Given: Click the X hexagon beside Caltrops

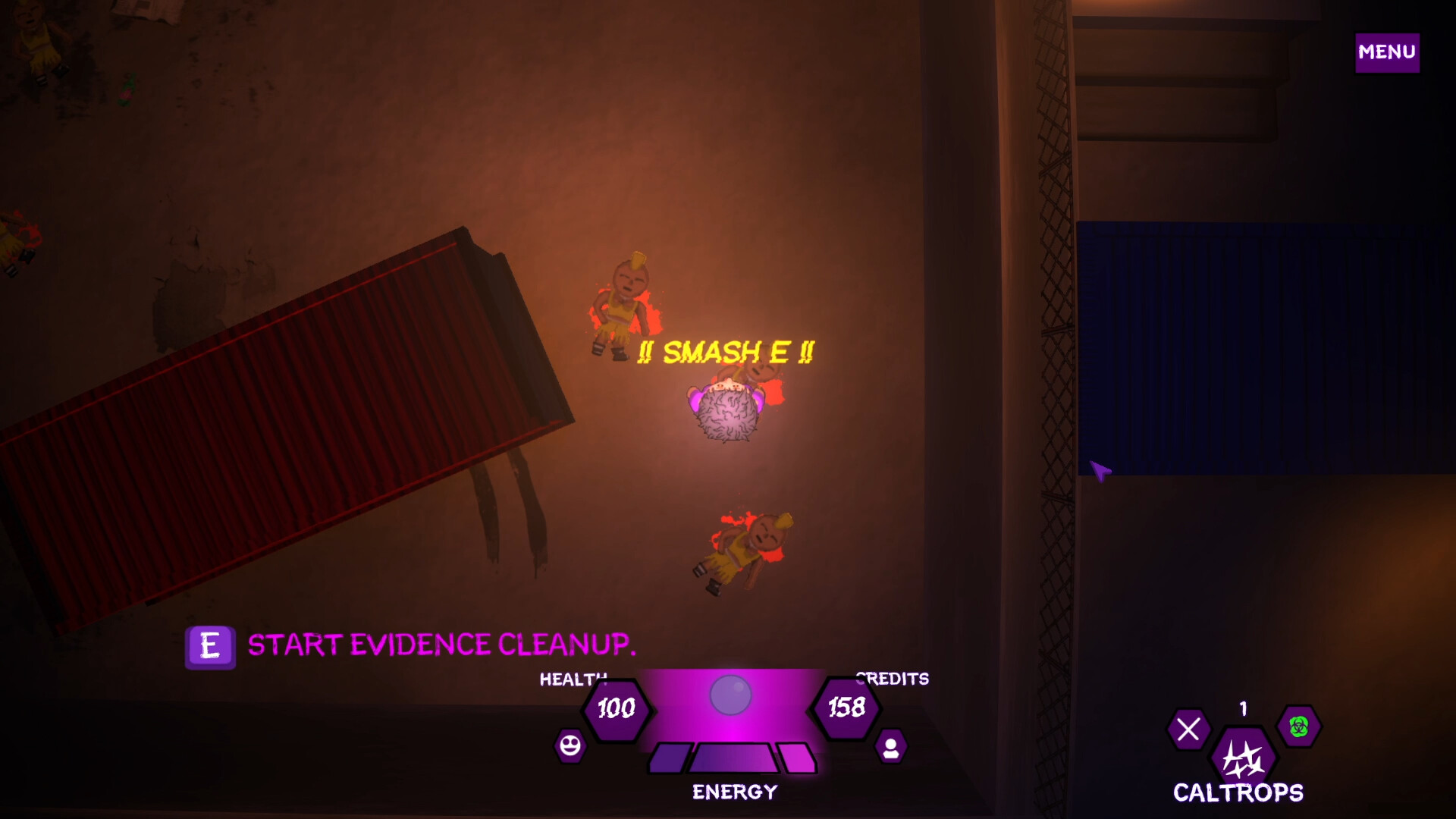Looking at the screenshot, I should click(x=1191, y=729).
